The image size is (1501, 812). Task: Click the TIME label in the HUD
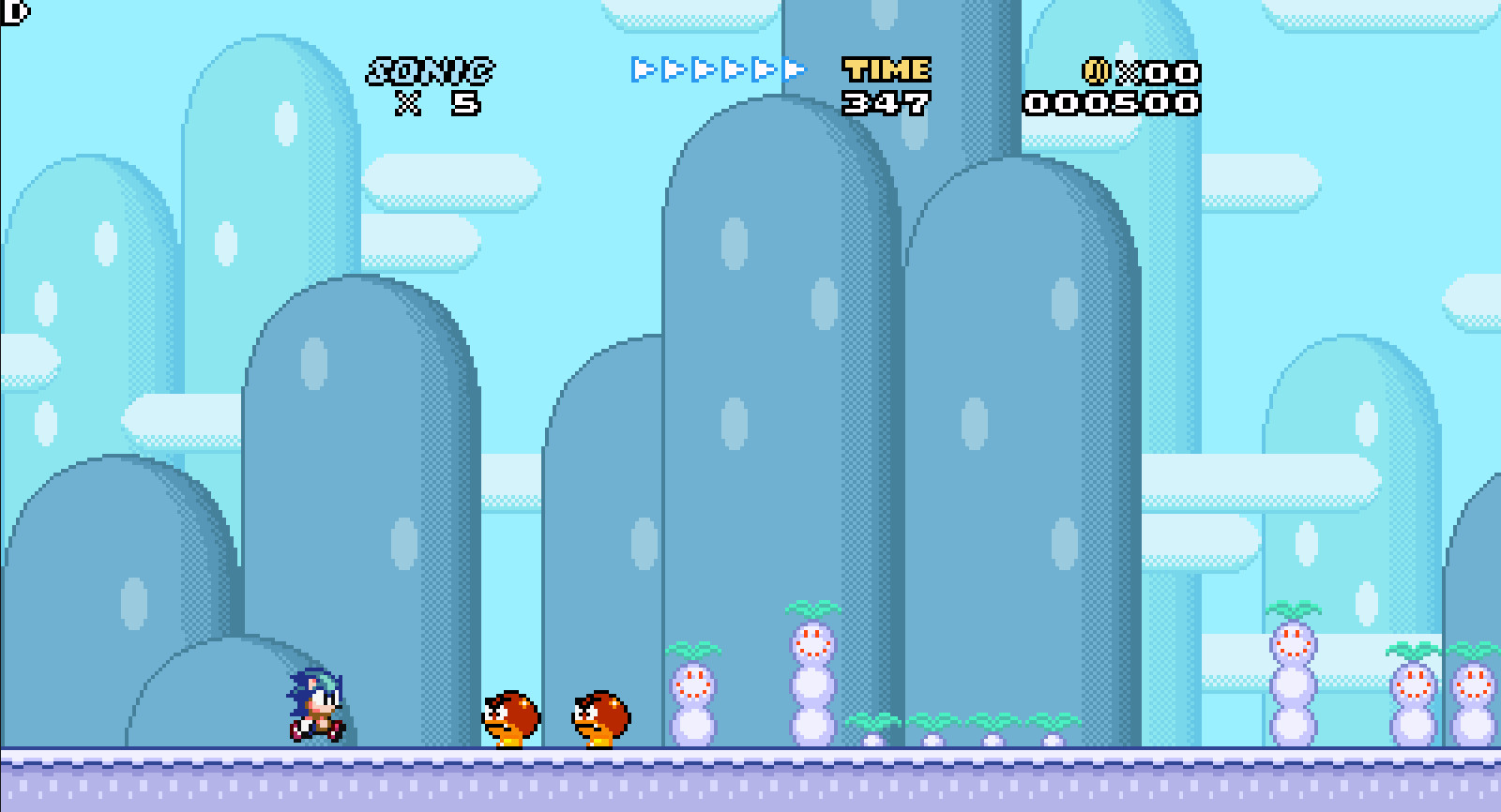point(886,68)
